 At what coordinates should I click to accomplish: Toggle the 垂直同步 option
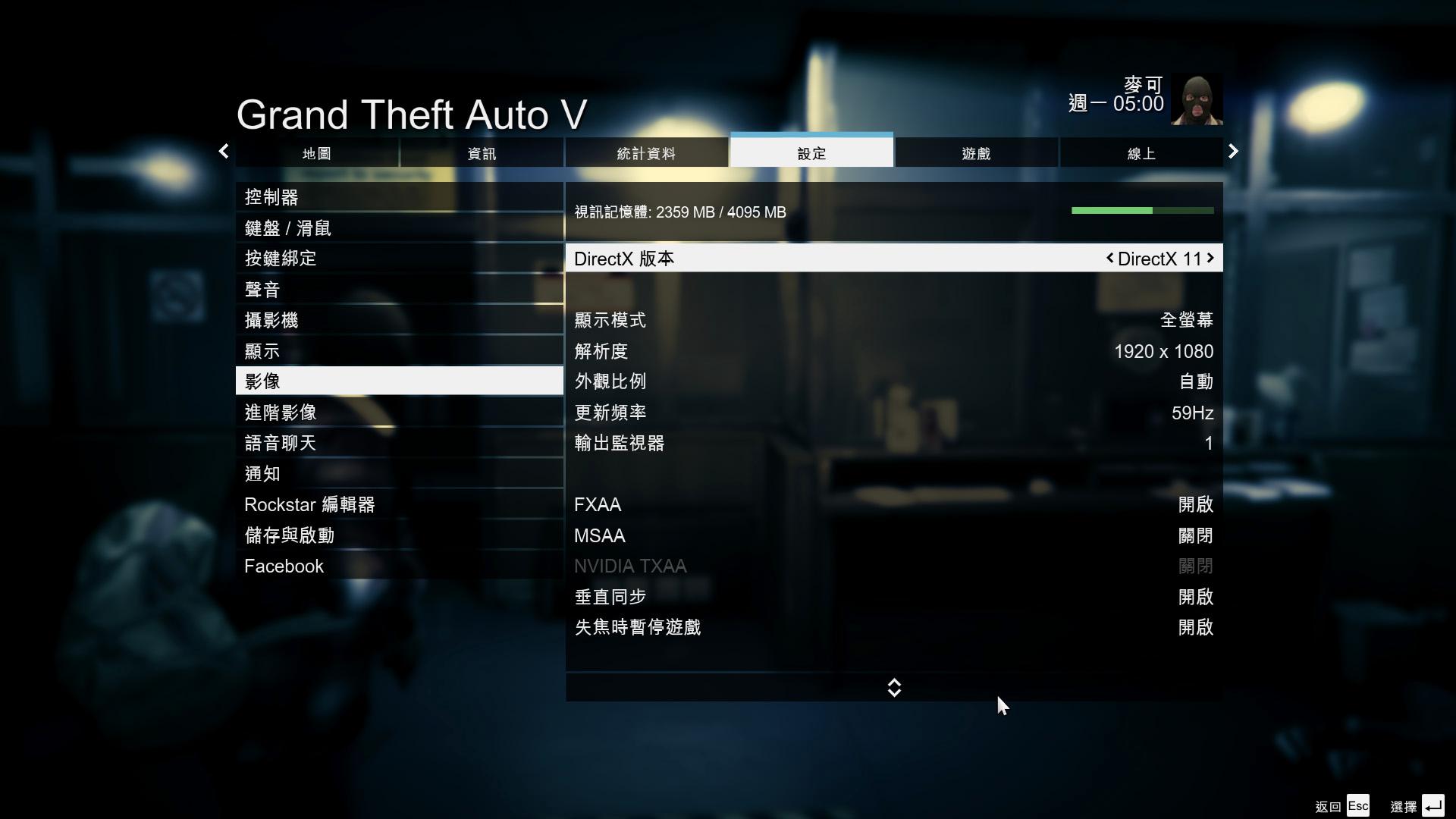(x=893, y=597)
